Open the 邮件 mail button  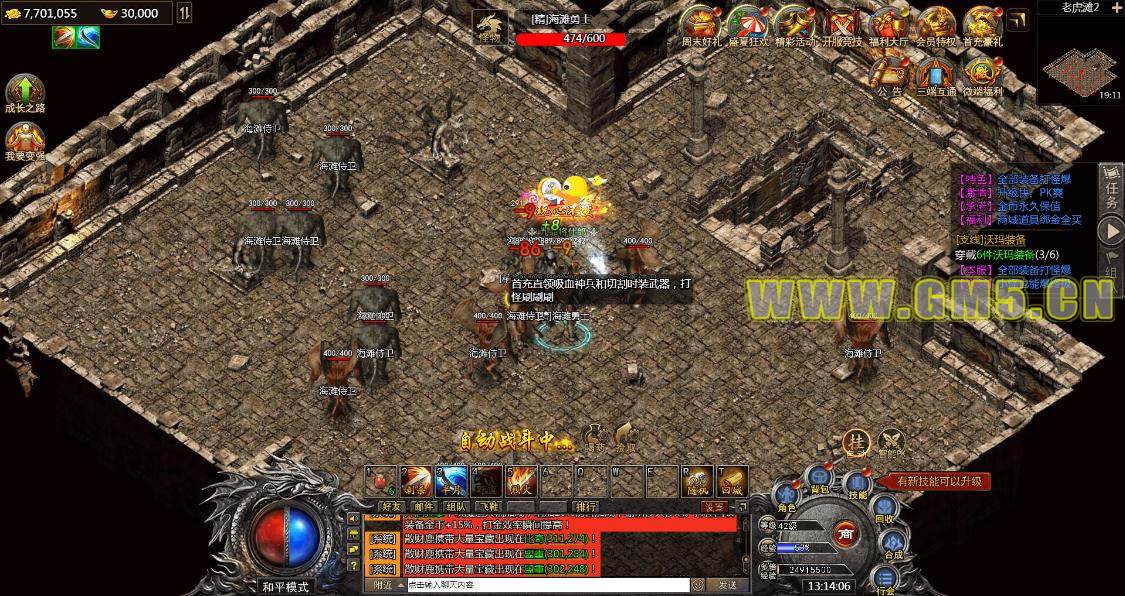click(422, 507)
